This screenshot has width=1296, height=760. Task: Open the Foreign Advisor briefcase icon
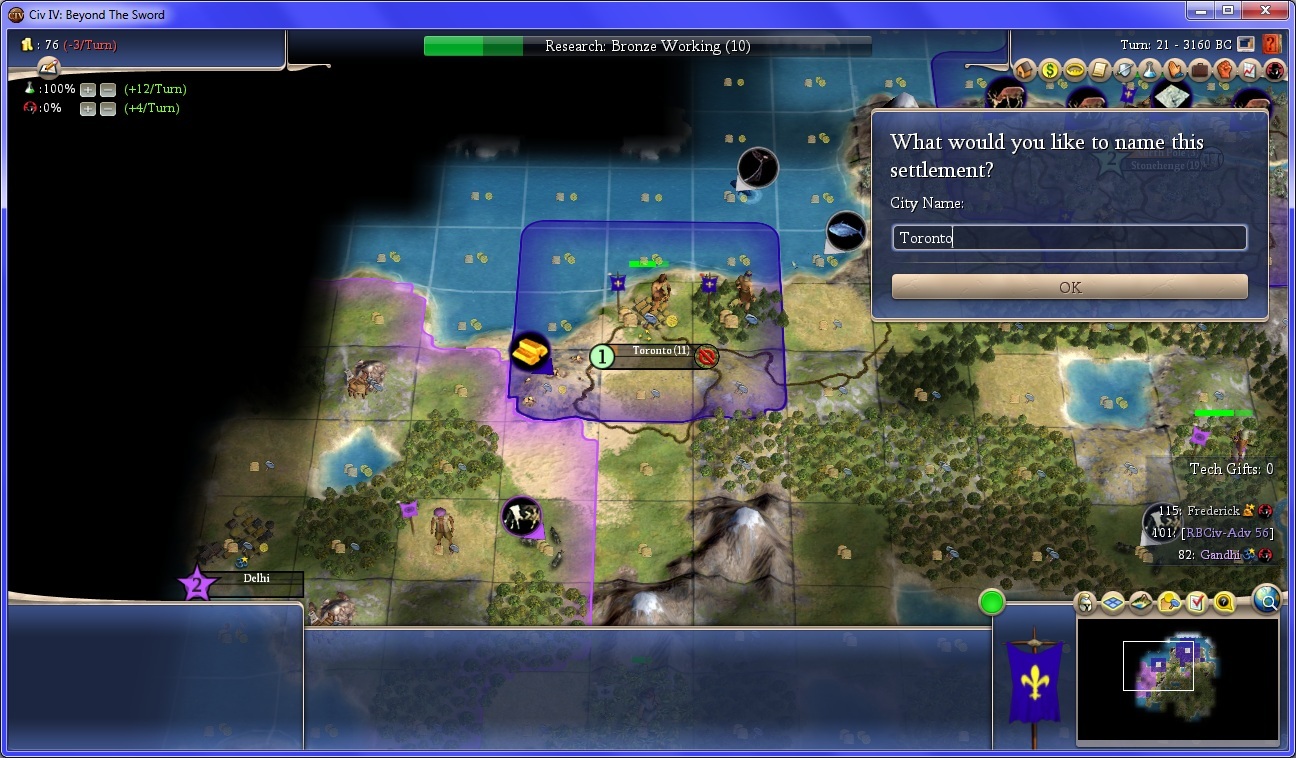1199,71
